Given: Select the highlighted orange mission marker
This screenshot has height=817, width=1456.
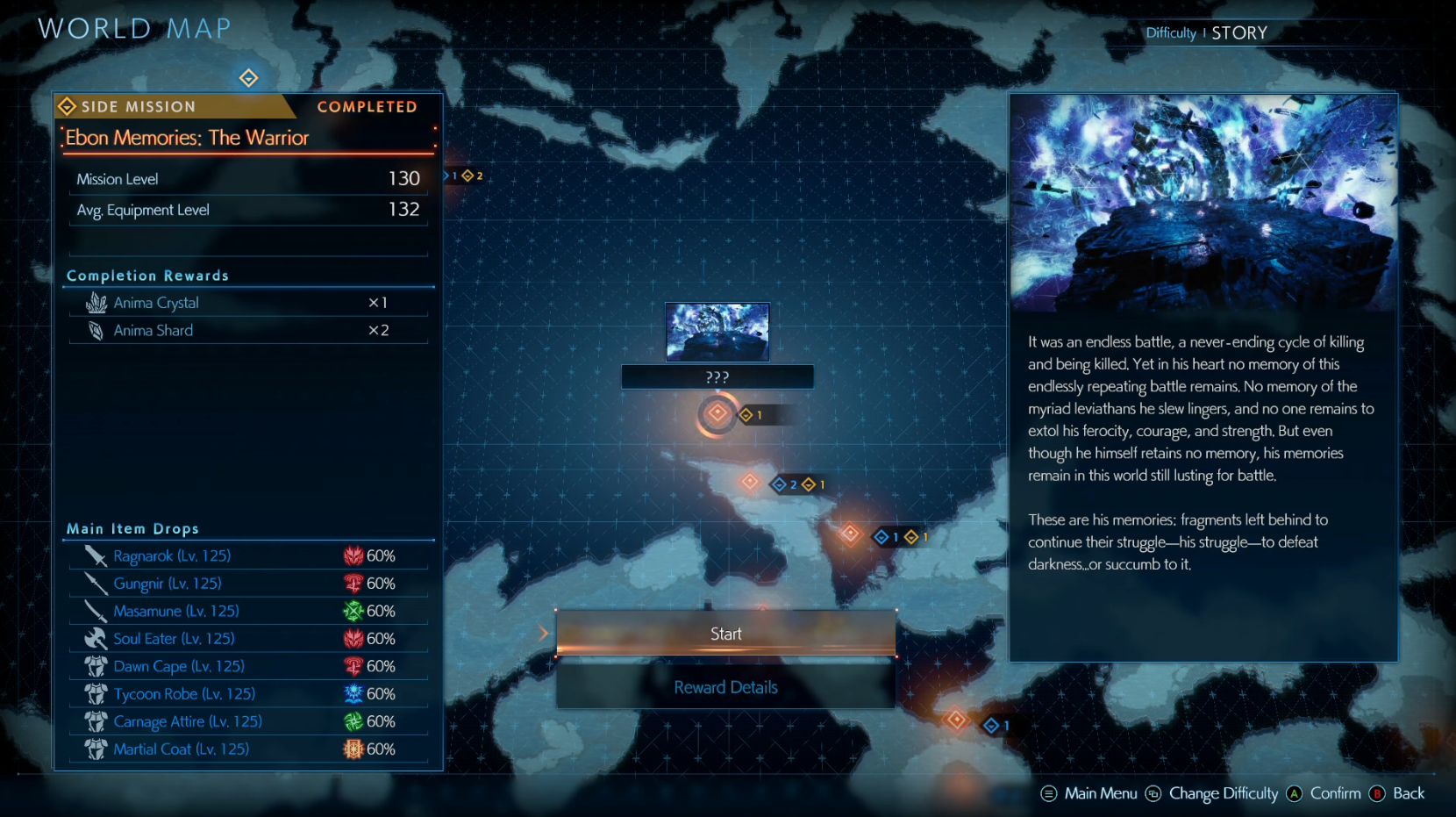Looking at the screenshot, I should tap(717, 413).
